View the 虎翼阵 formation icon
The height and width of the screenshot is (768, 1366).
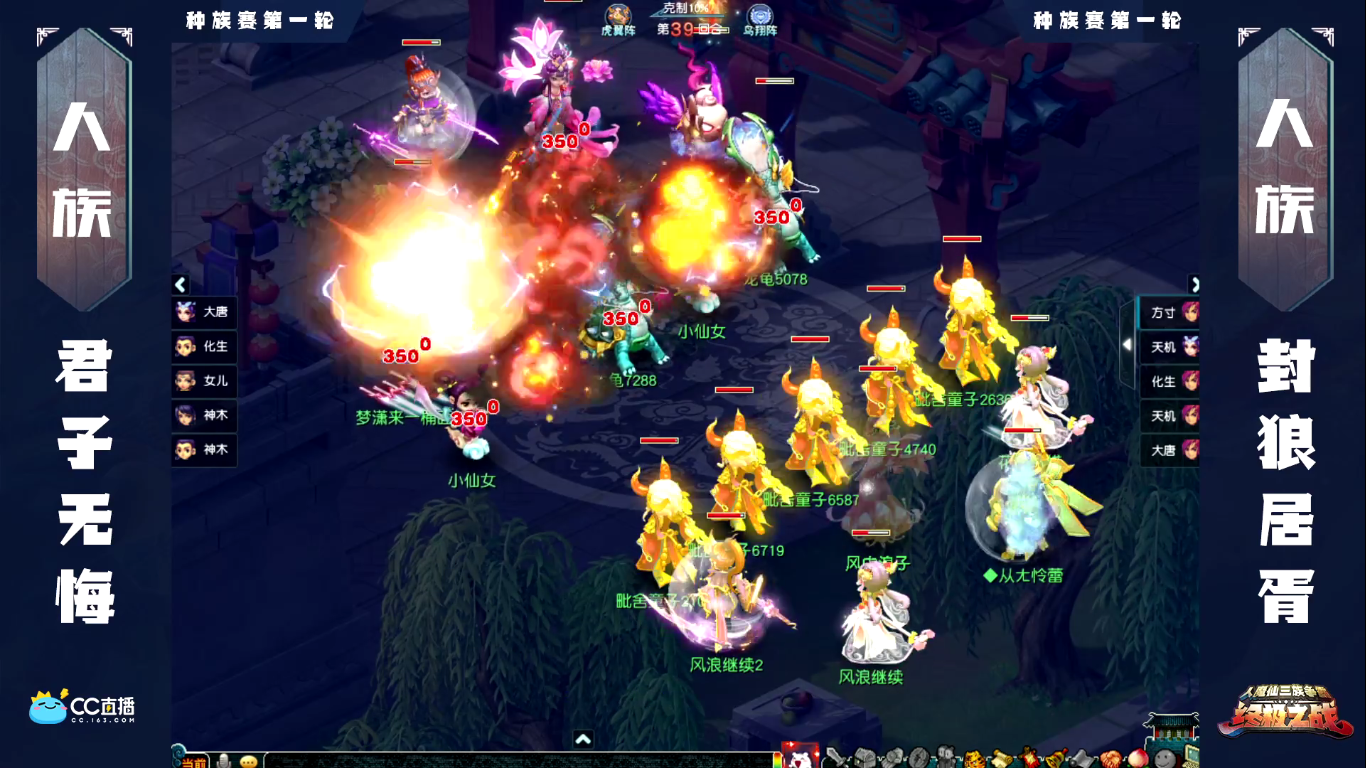(618, 17)
